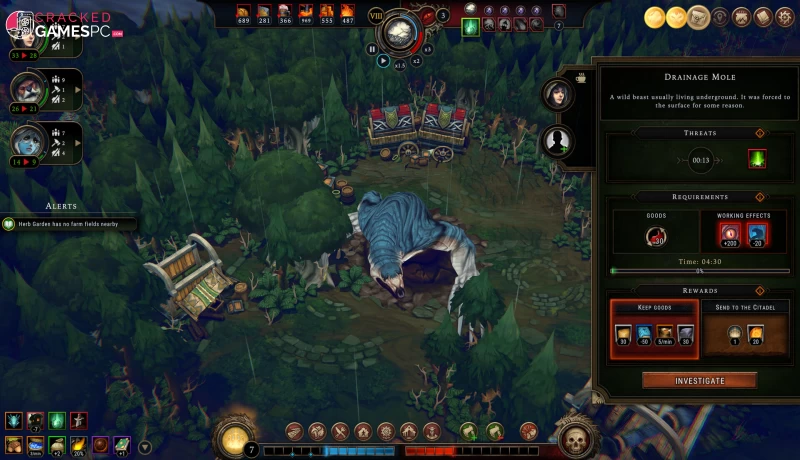The width and height of the screenshot is (800, 460).
Task: Expand the Requirements section diamond marker
Action: click(759, 197)
